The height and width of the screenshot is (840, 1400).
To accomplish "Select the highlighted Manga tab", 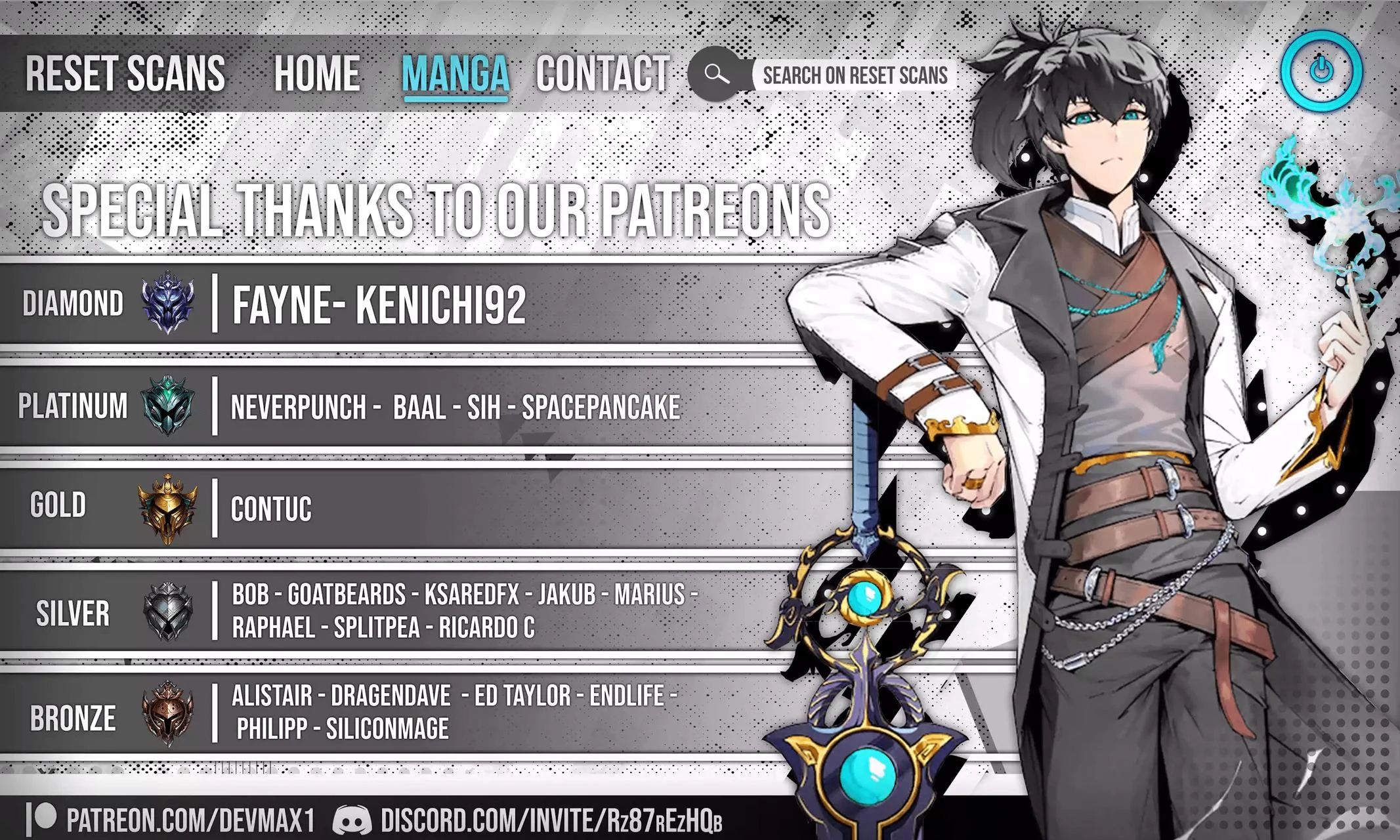I will click(456, 73).
